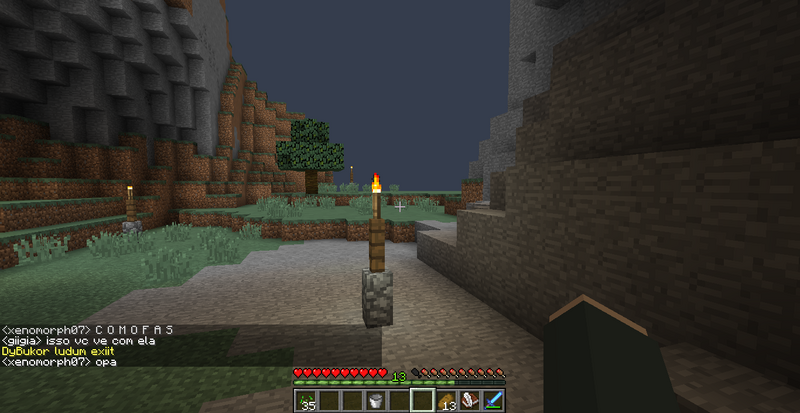This screenshot has width=800, height=413.
Task: Select the bread stack of 13 slot
Action: [445, 401]
